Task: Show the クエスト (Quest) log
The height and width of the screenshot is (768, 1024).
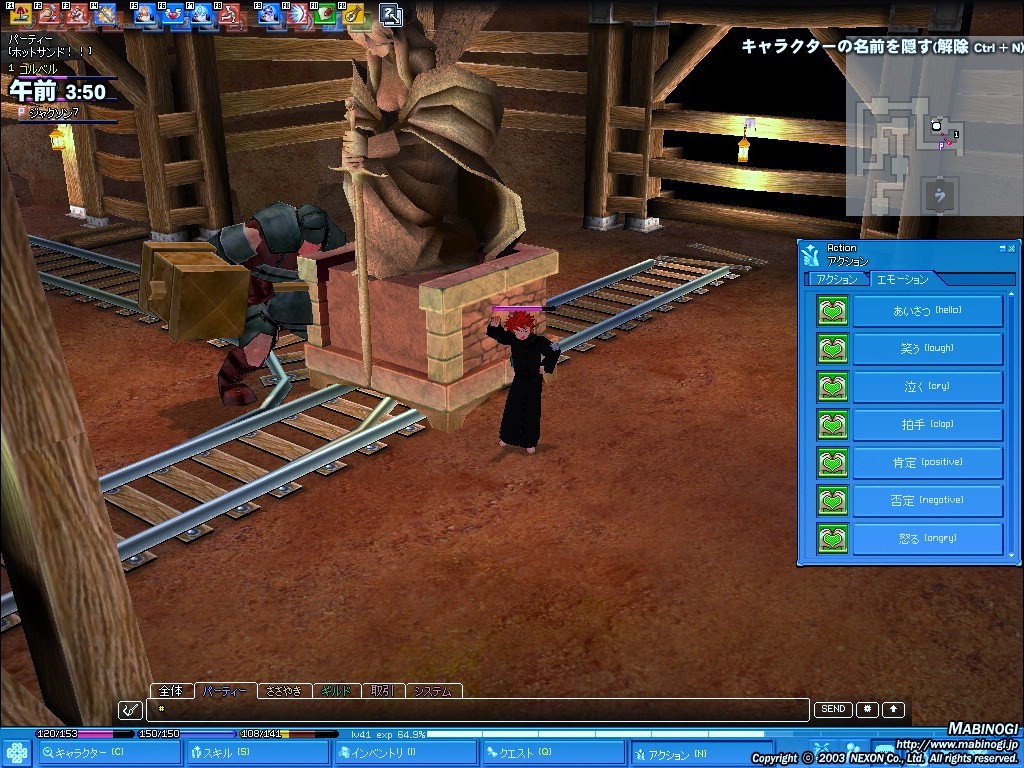Action: coord(553,754)
